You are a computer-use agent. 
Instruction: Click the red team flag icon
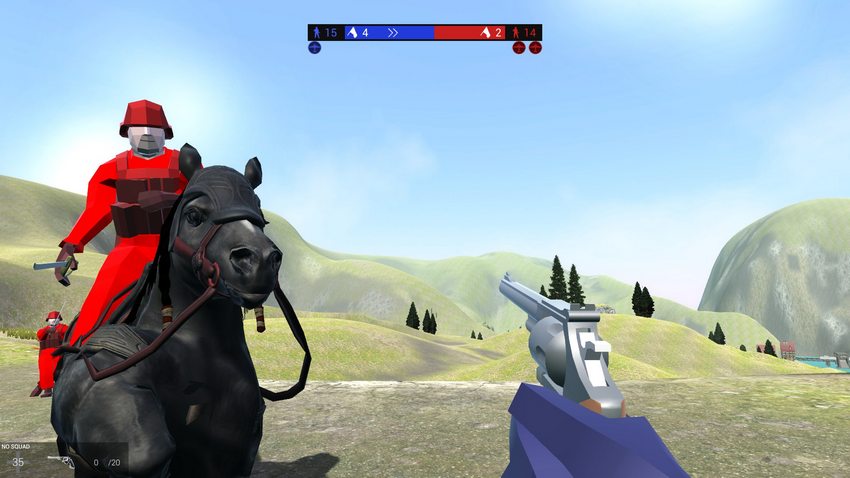486,33
